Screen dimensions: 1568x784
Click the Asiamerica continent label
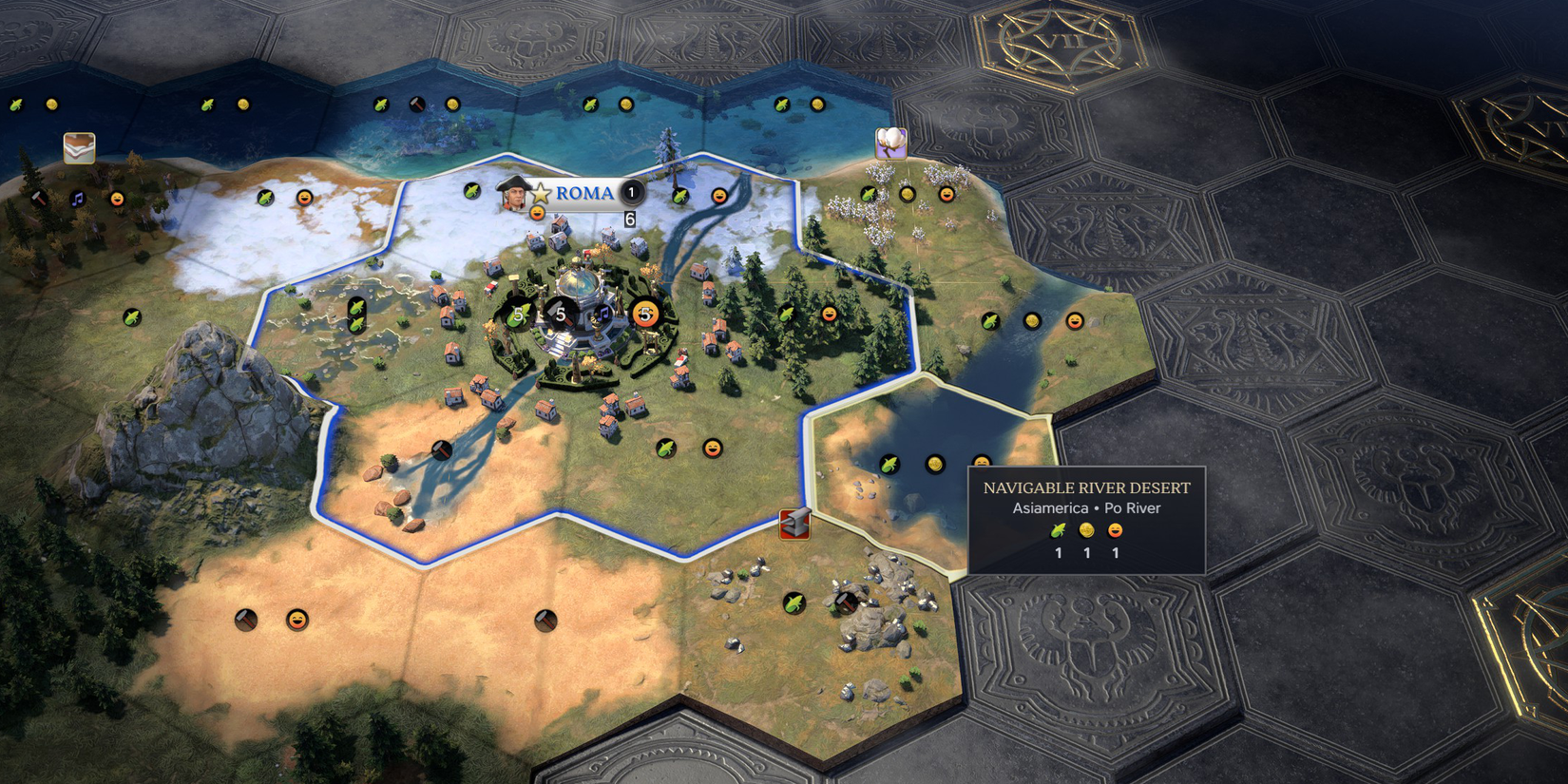[x=1050, y=507]
